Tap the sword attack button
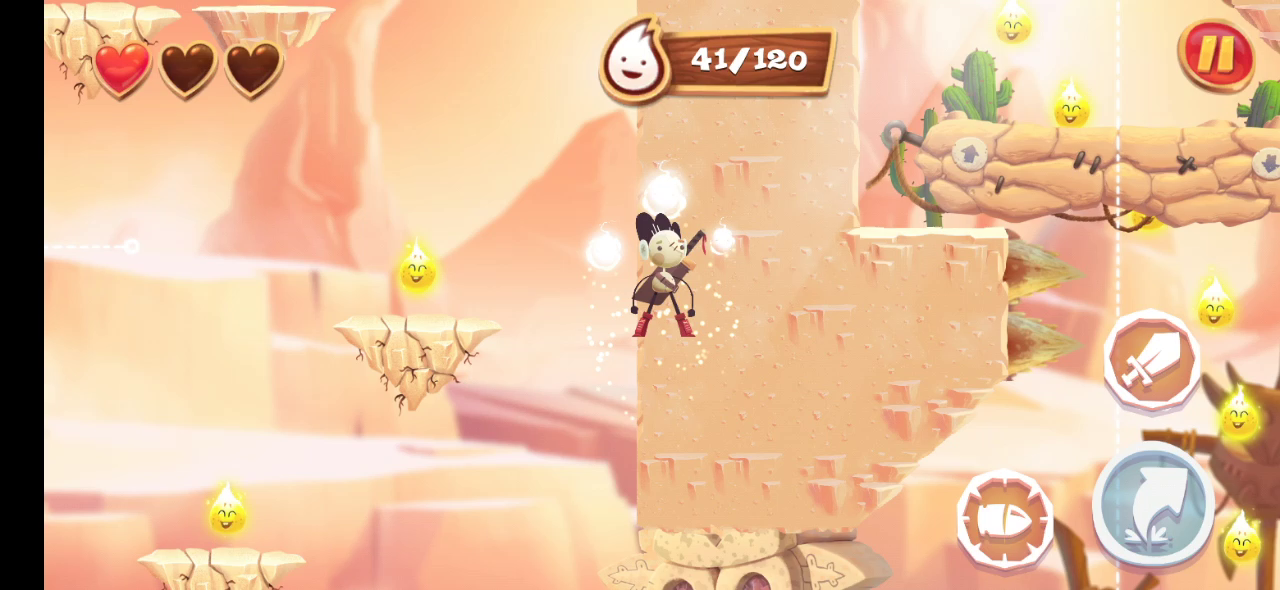This screenshot has height=590, width=1280. 1152,360
